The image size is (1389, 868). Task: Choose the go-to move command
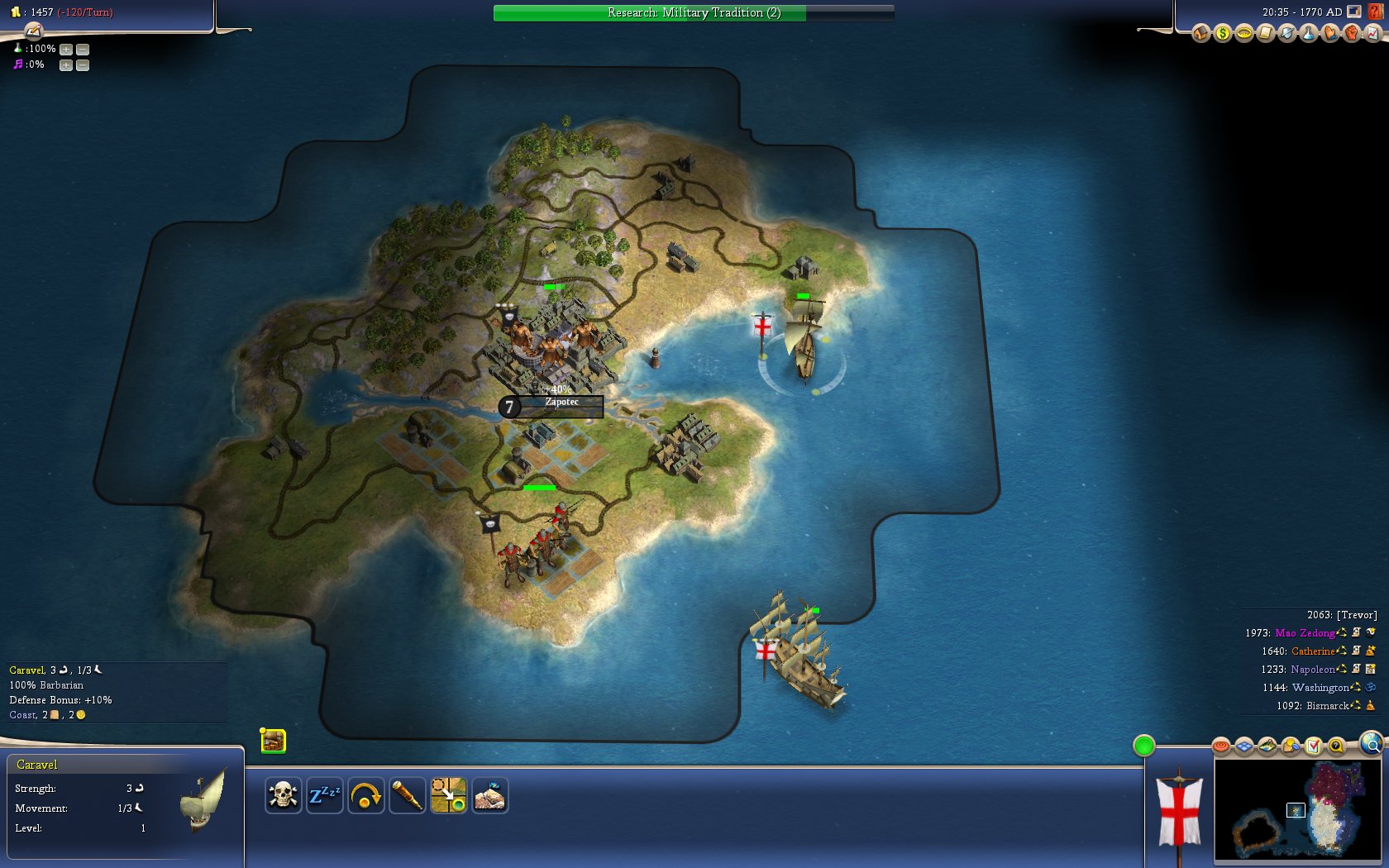coord(448,796)
